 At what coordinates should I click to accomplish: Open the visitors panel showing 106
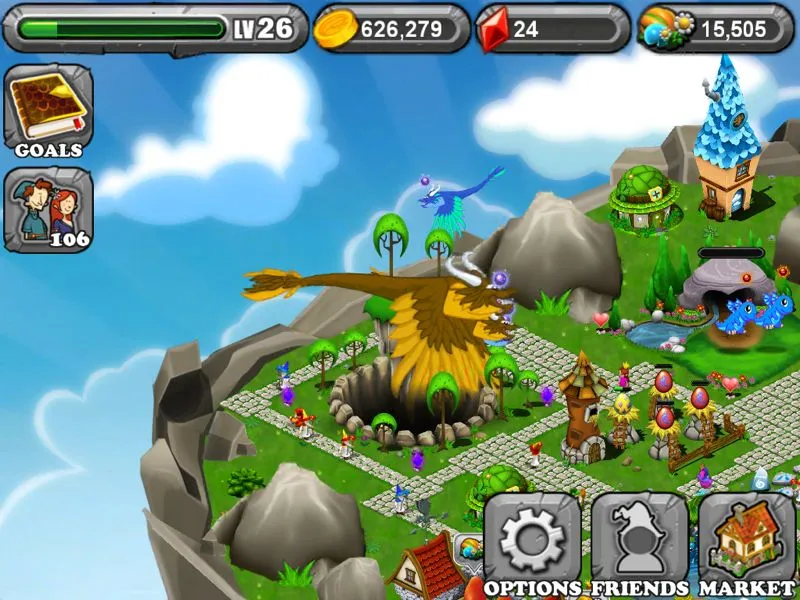click(48, 209)
